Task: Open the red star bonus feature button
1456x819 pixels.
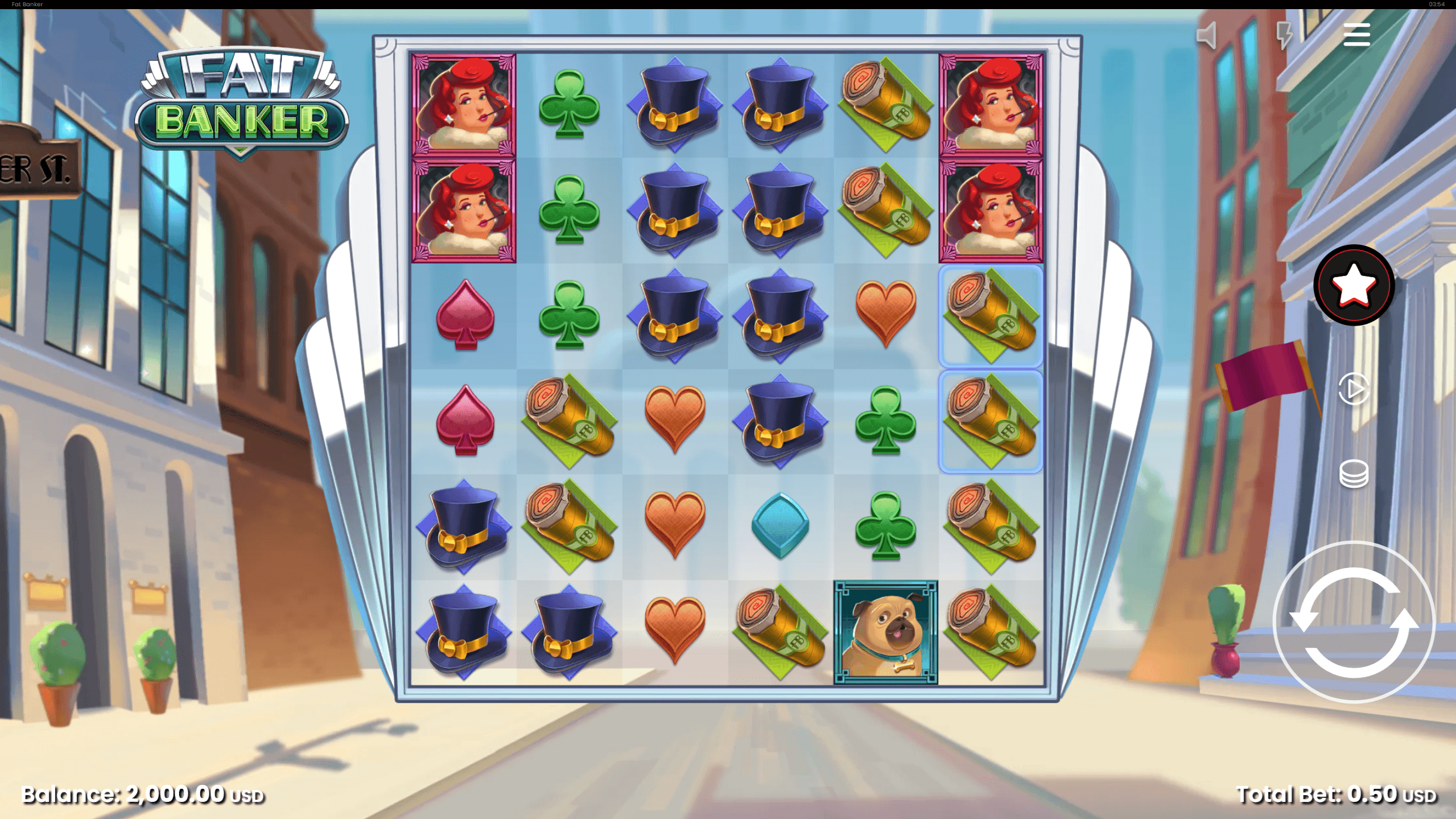Action: click(1353, 285)
